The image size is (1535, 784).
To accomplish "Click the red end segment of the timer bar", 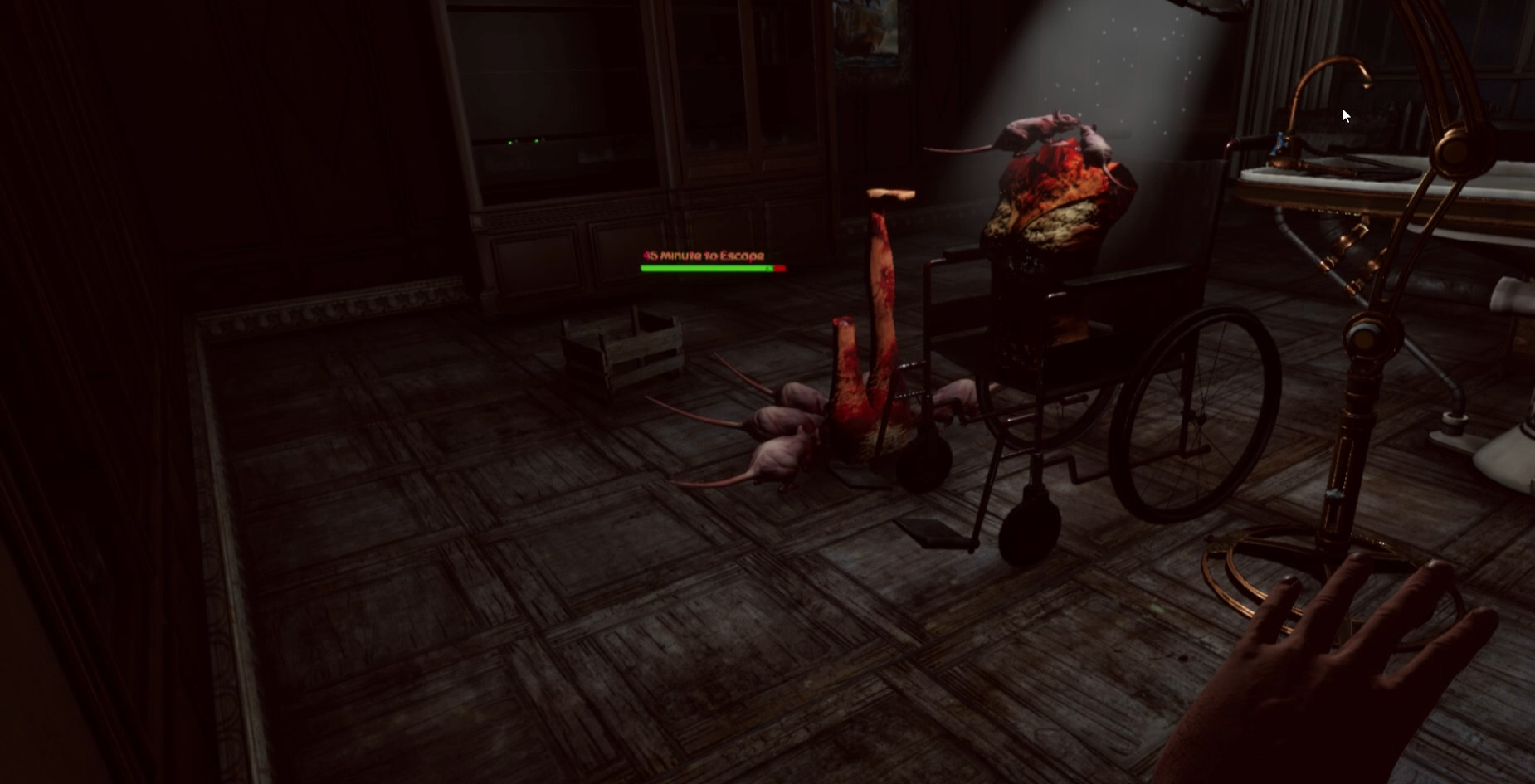I will coord(778,270).
